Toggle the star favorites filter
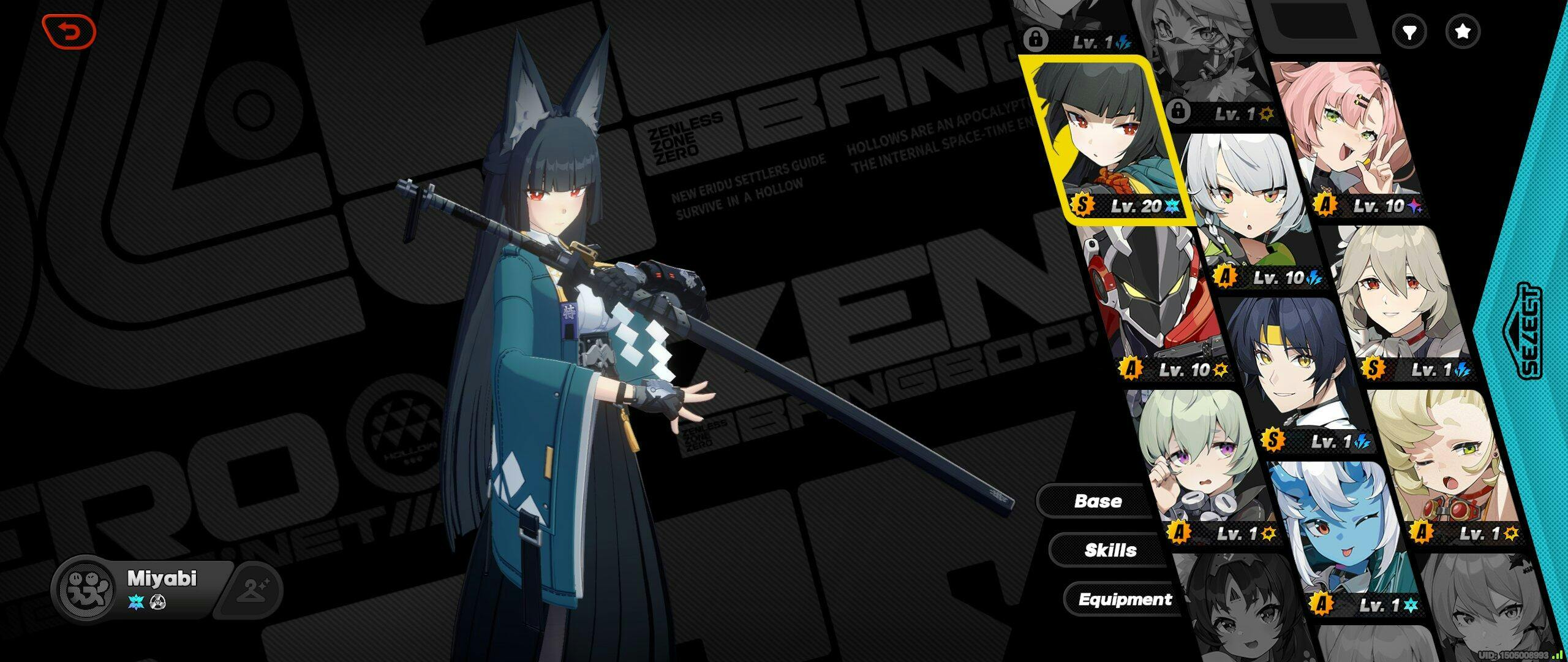Screen dimensions: 1568x662 click(1463, 32)
